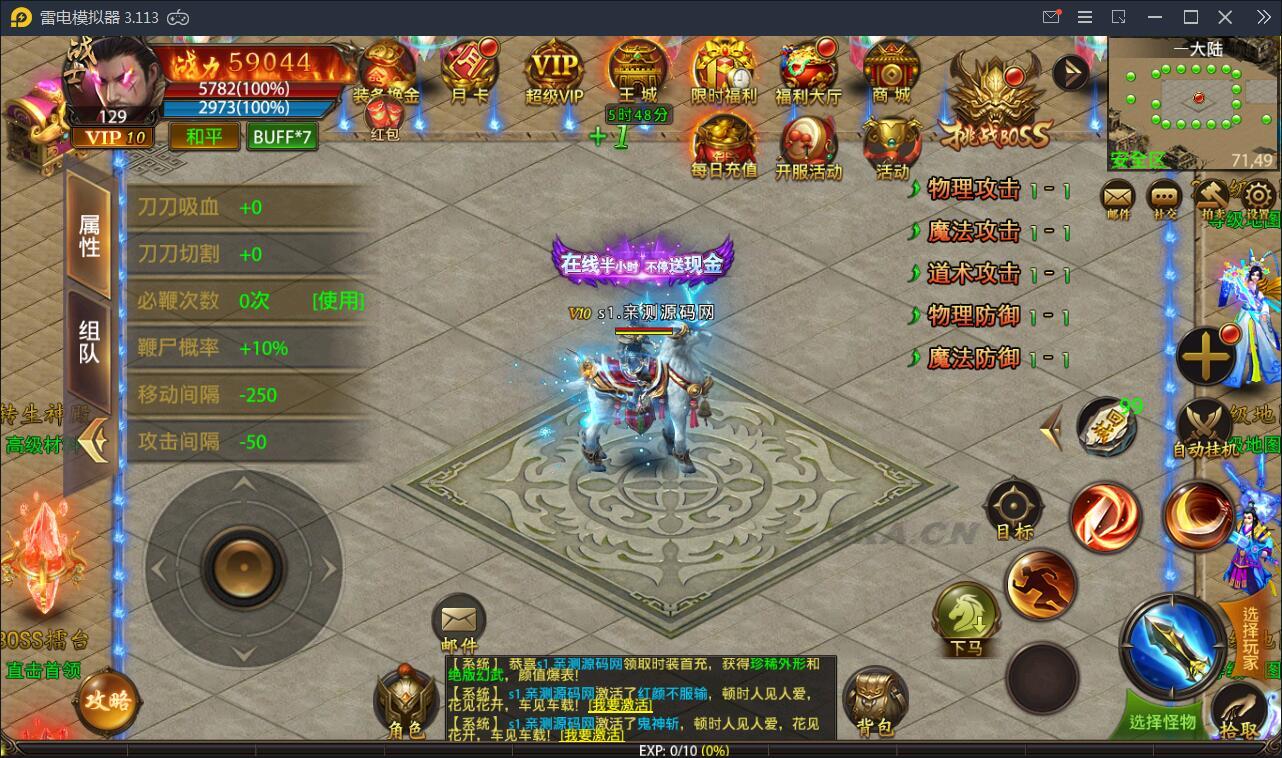
Task: Click the 使用 link beside 必鞭次数
Action: (338, 301)
